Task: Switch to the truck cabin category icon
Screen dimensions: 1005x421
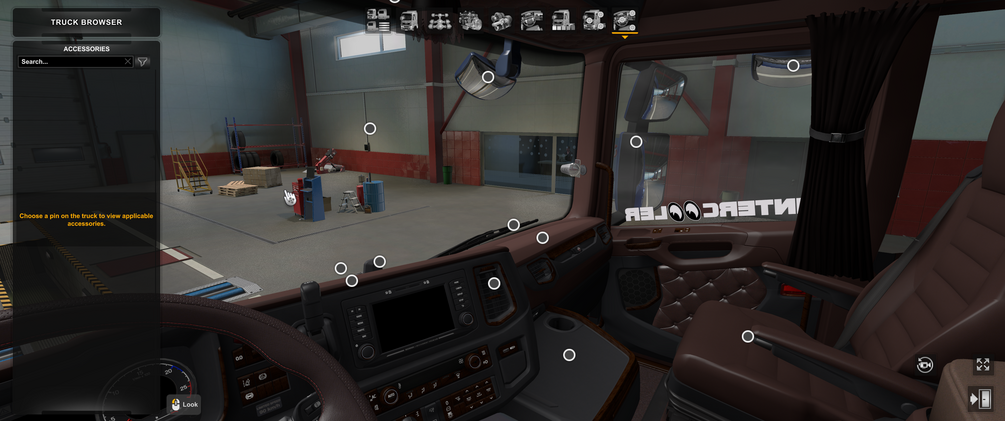Action: [x=409, y=19]
